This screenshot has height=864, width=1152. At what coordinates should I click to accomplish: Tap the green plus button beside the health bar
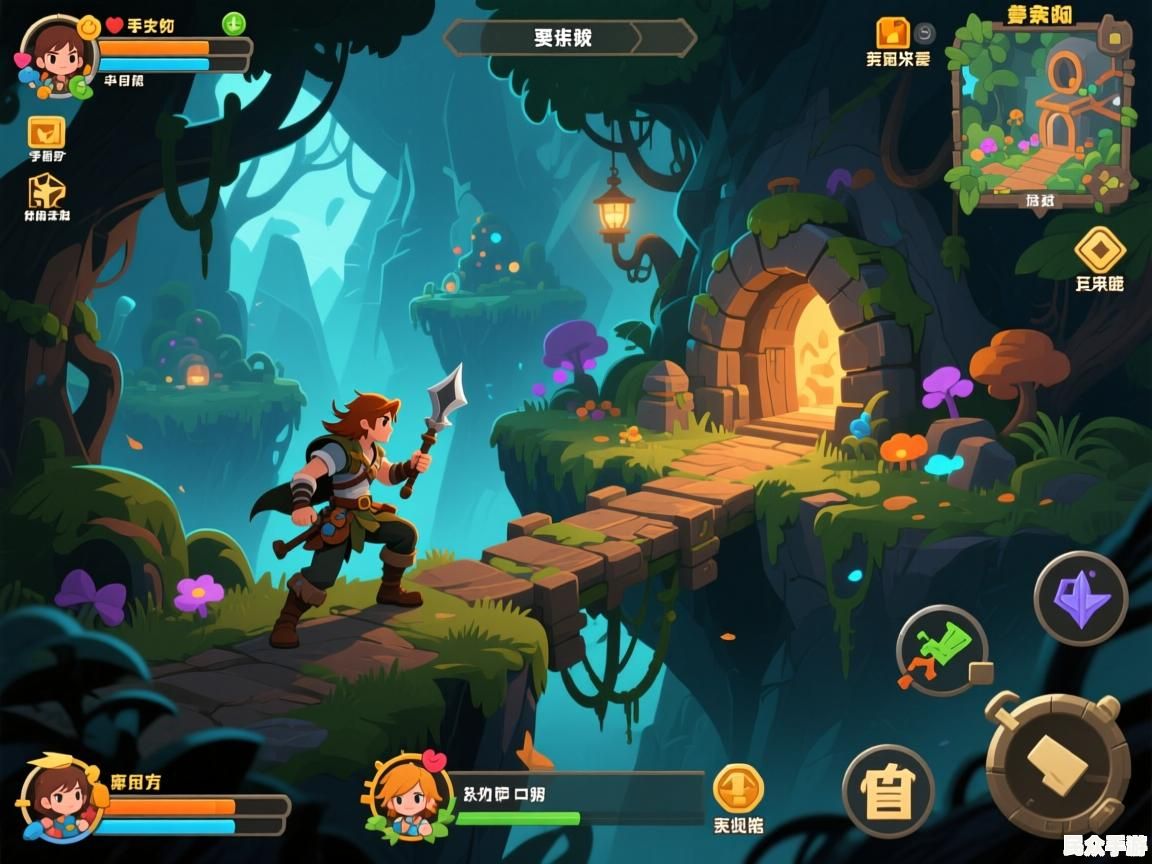tap(233, 23)
